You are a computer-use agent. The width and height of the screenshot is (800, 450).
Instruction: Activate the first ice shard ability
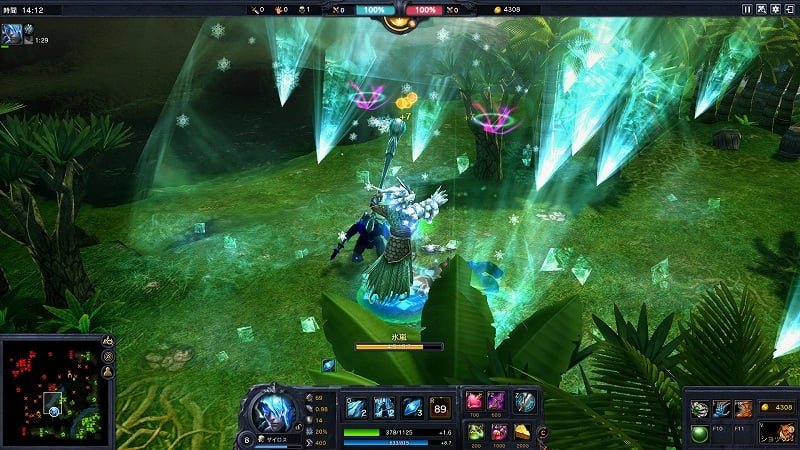[x=357, y=407]
